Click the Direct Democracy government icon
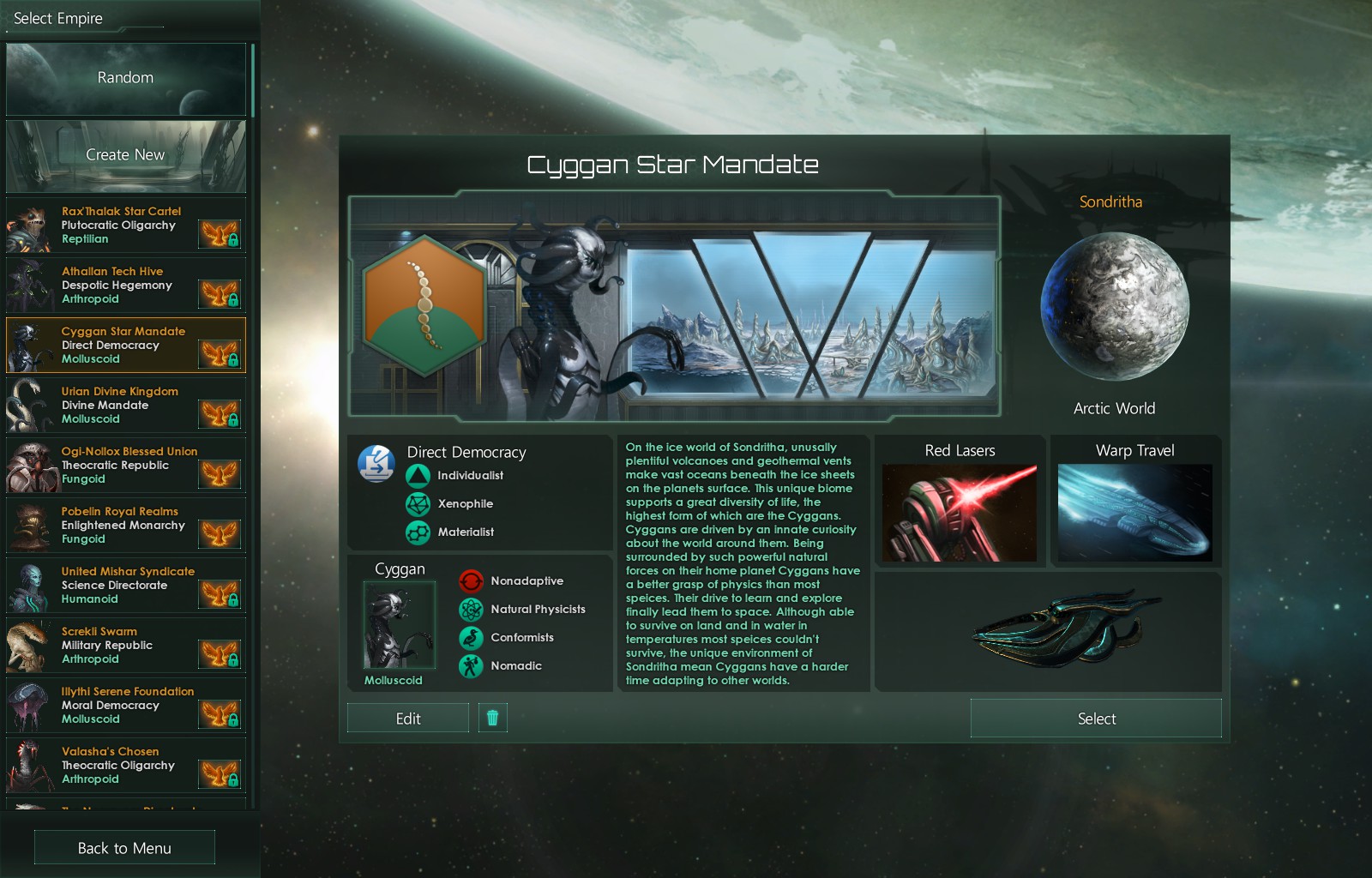 click(376, 463)
